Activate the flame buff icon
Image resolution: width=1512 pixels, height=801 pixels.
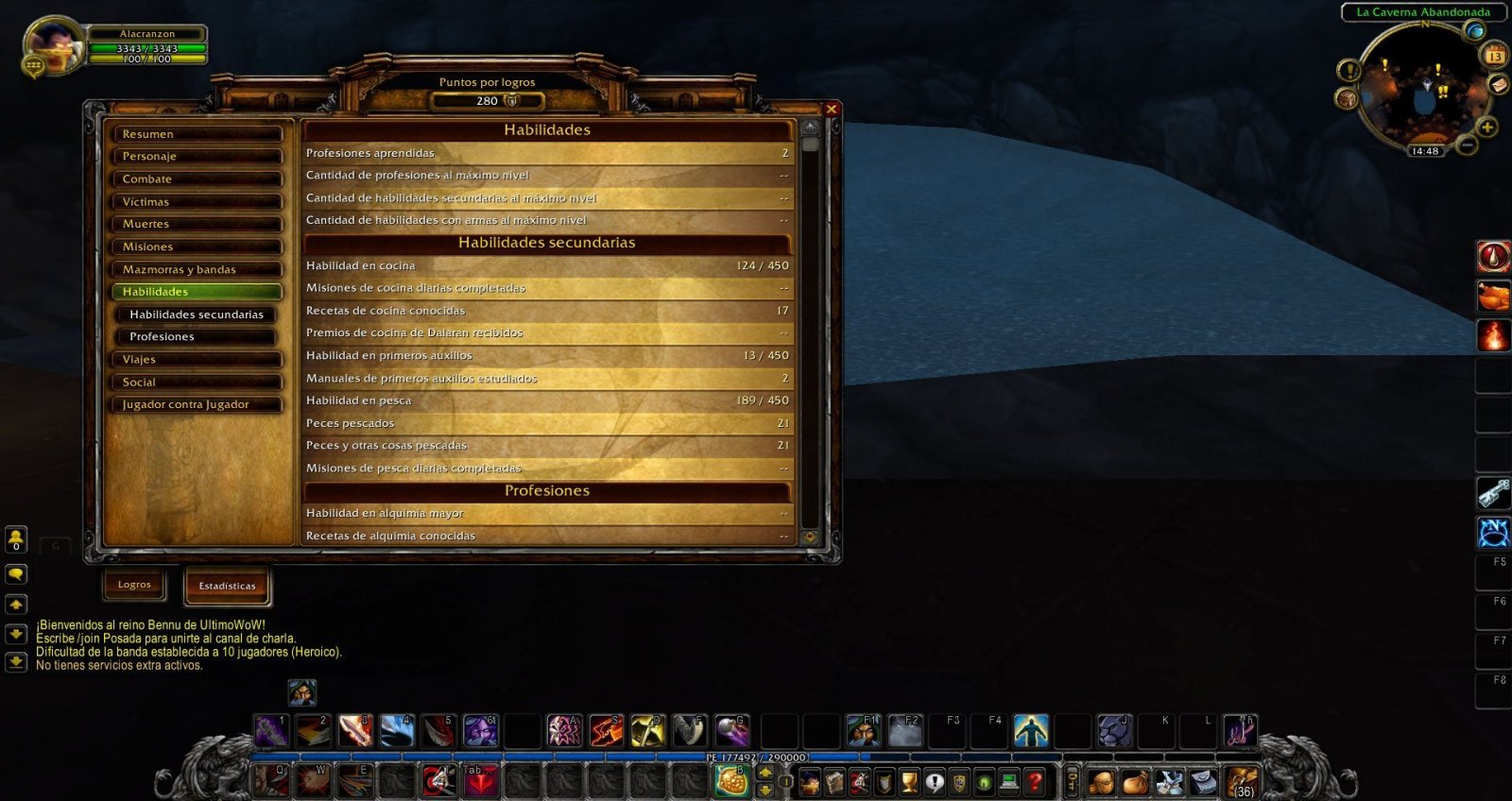[1493, 335]
